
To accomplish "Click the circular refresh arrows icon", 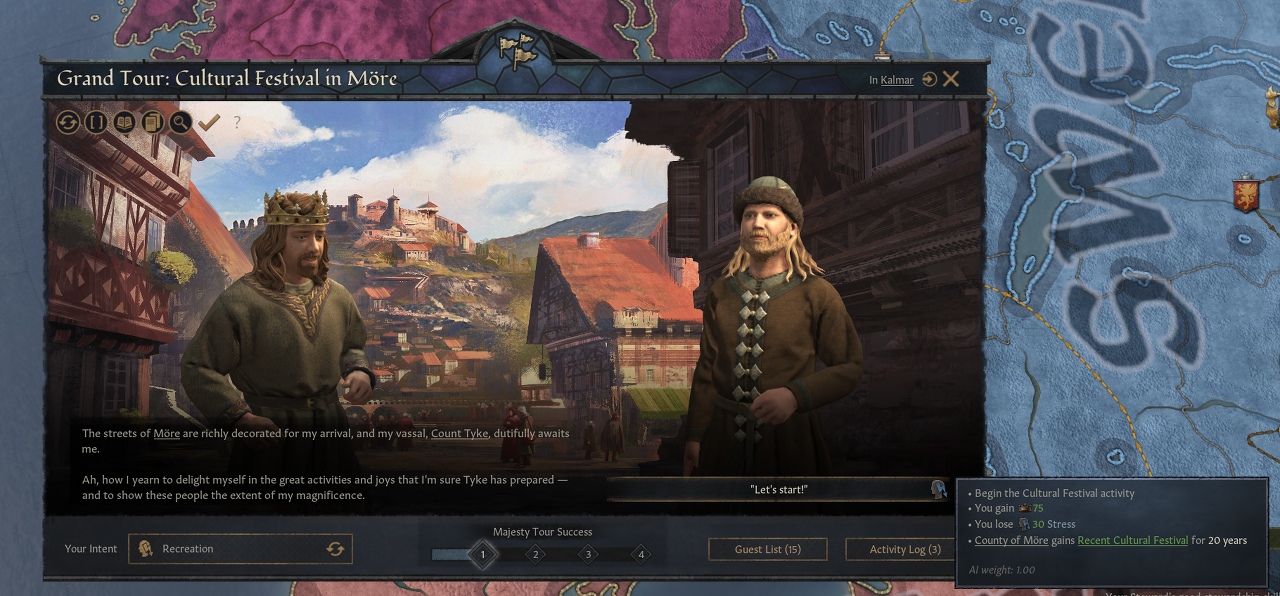I will coord(68,122).
